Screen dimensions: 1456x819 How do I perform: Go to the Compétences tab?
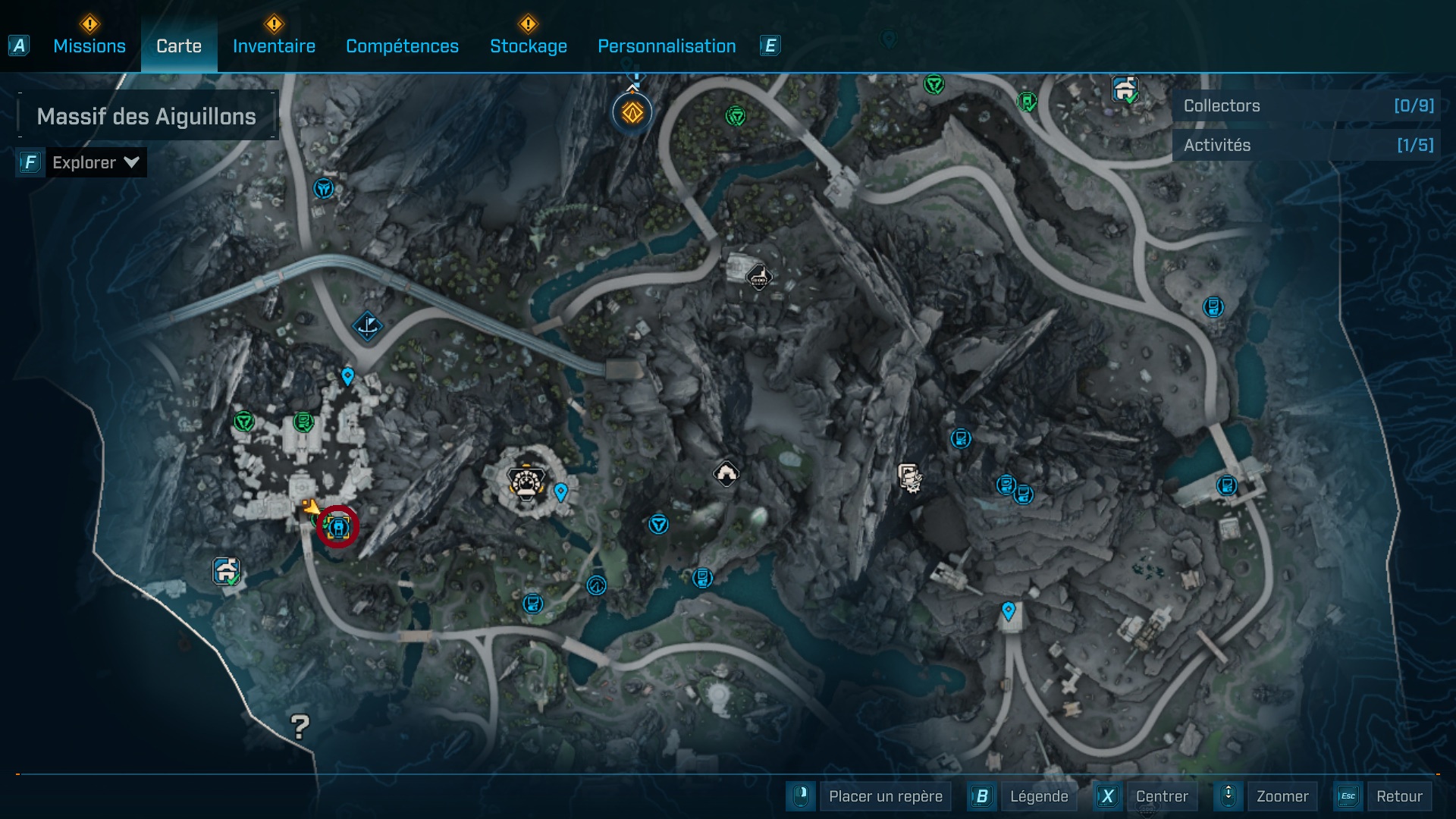click(x=402, y=46)
